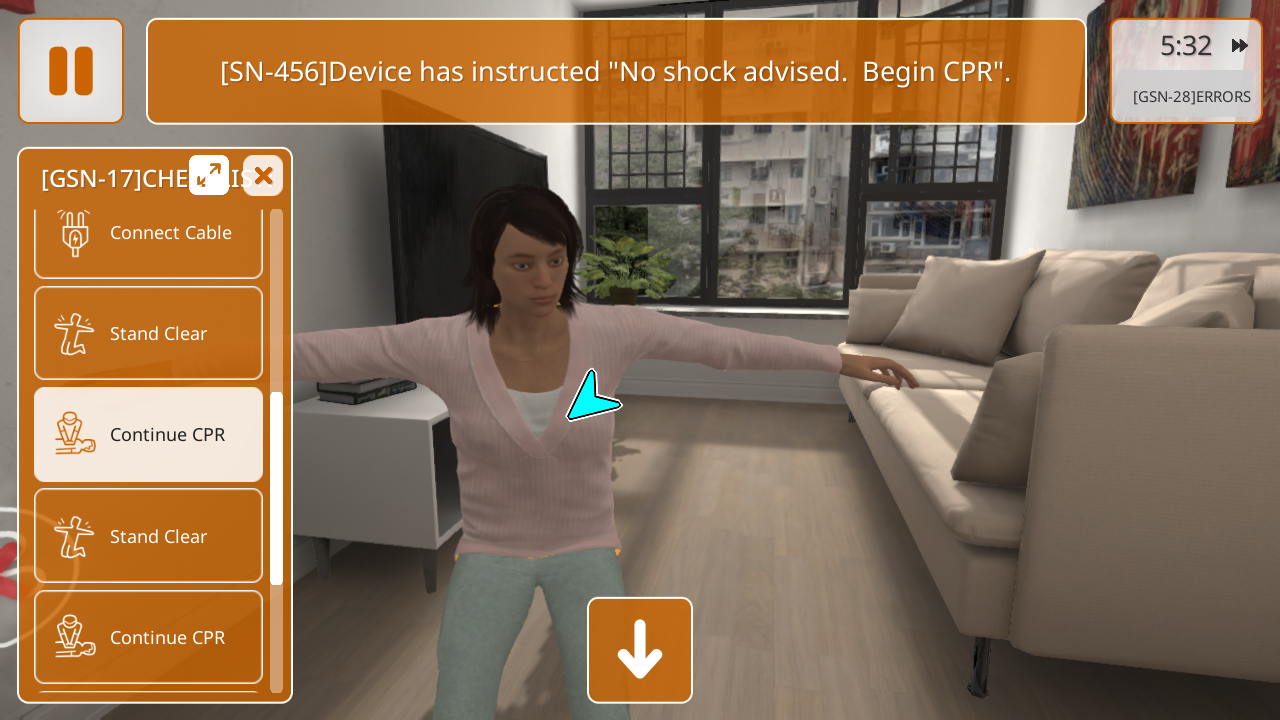Pause the simulation with the pause button

71,71
